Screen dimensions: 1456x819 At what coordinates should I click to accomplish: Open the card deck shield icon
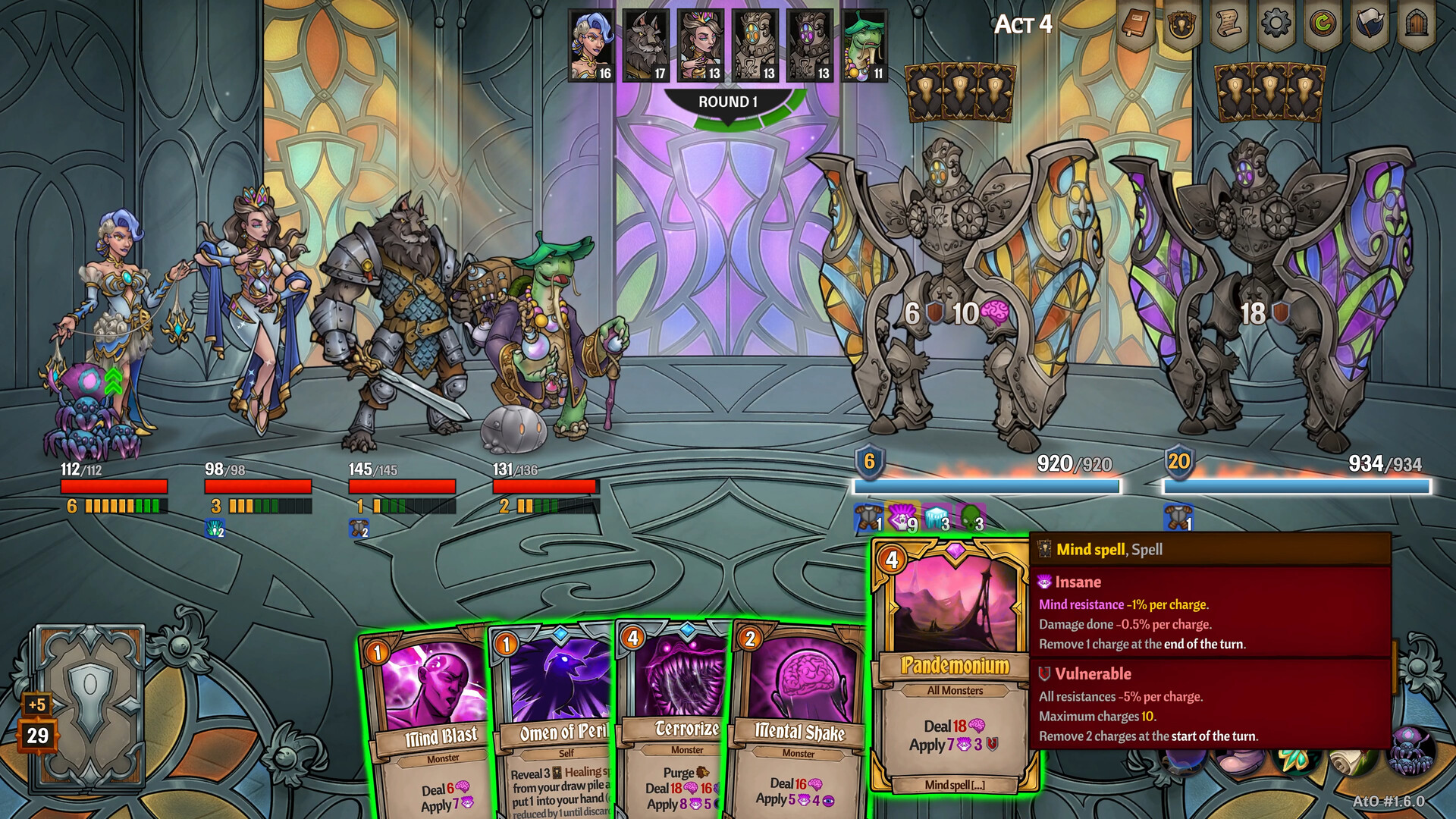[1182, 27]
